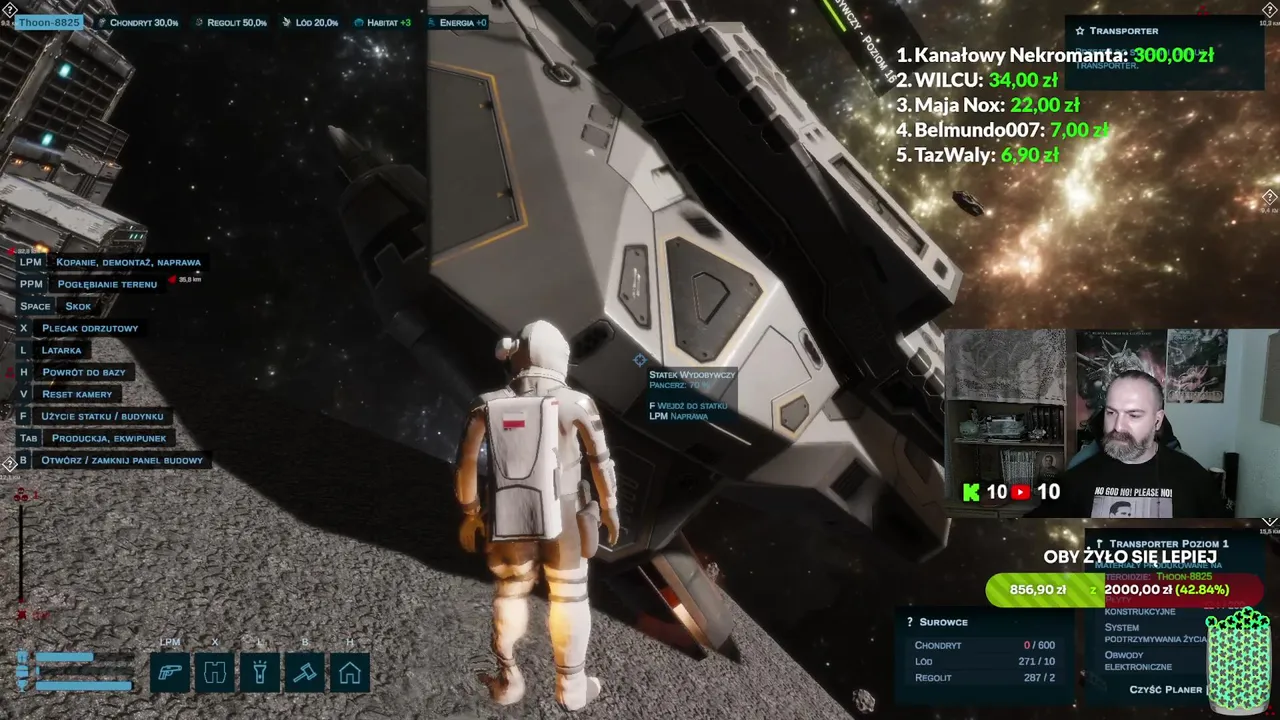The height and width of the screenshot is (720, 1280).
Task: Open the Surowce resources panel header
Action: tap(943, 622)
